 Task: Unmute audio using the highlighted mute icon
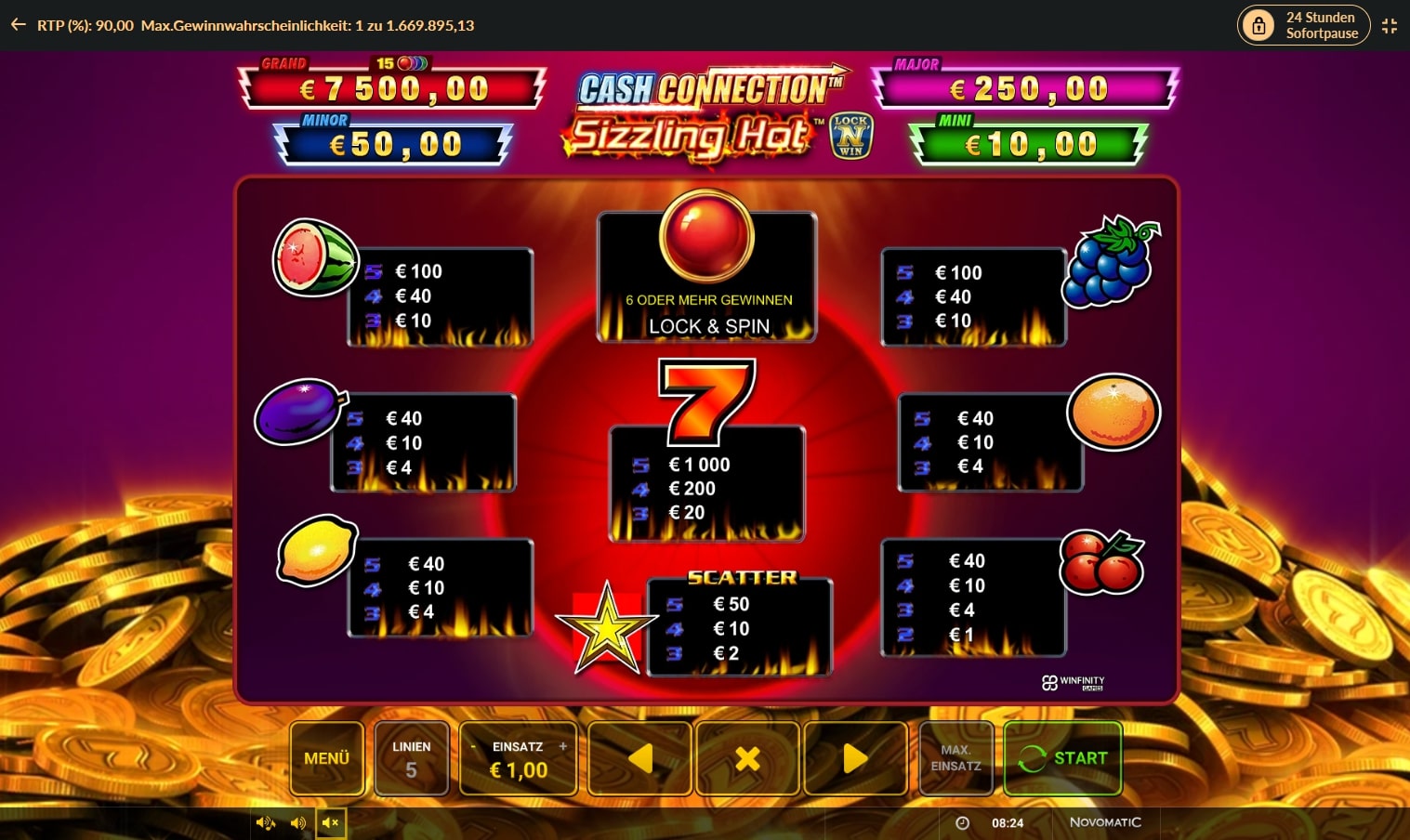coord(331,822)
